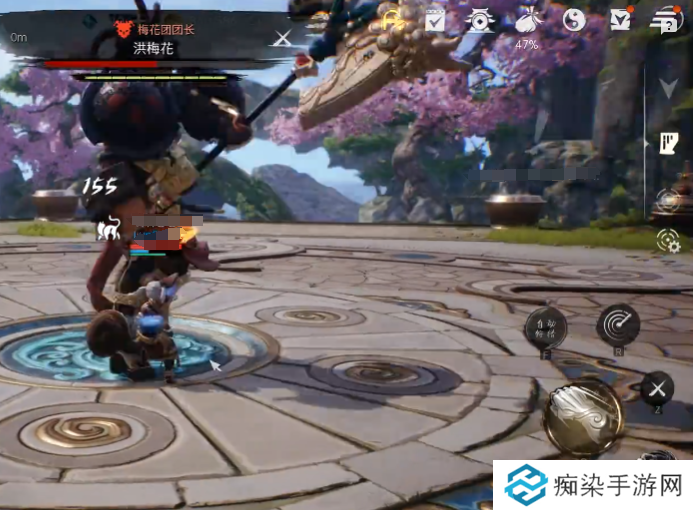Click the golden lock icon
Viewport: 693px width, 510px height.
392,18
